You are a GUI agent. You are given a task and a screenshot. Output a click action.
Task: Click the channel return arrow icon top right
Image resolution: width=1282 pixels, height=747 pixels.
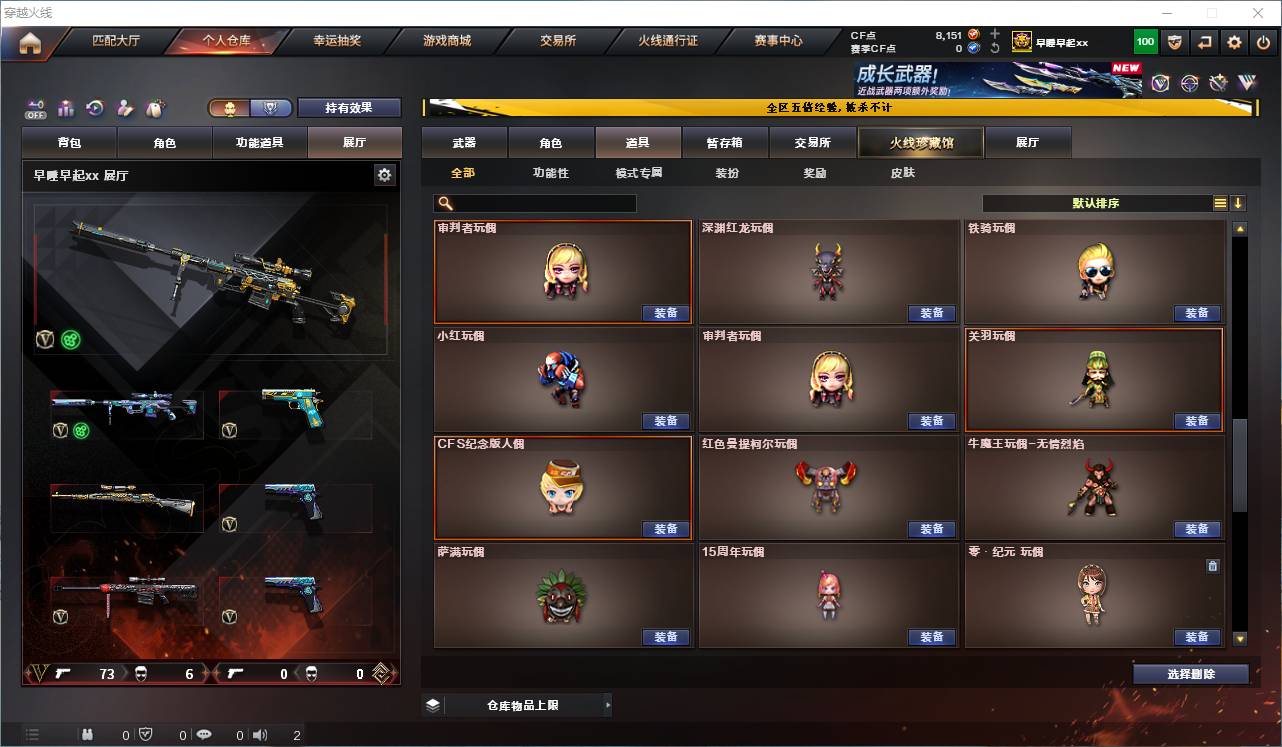[x=1203, y=42]
